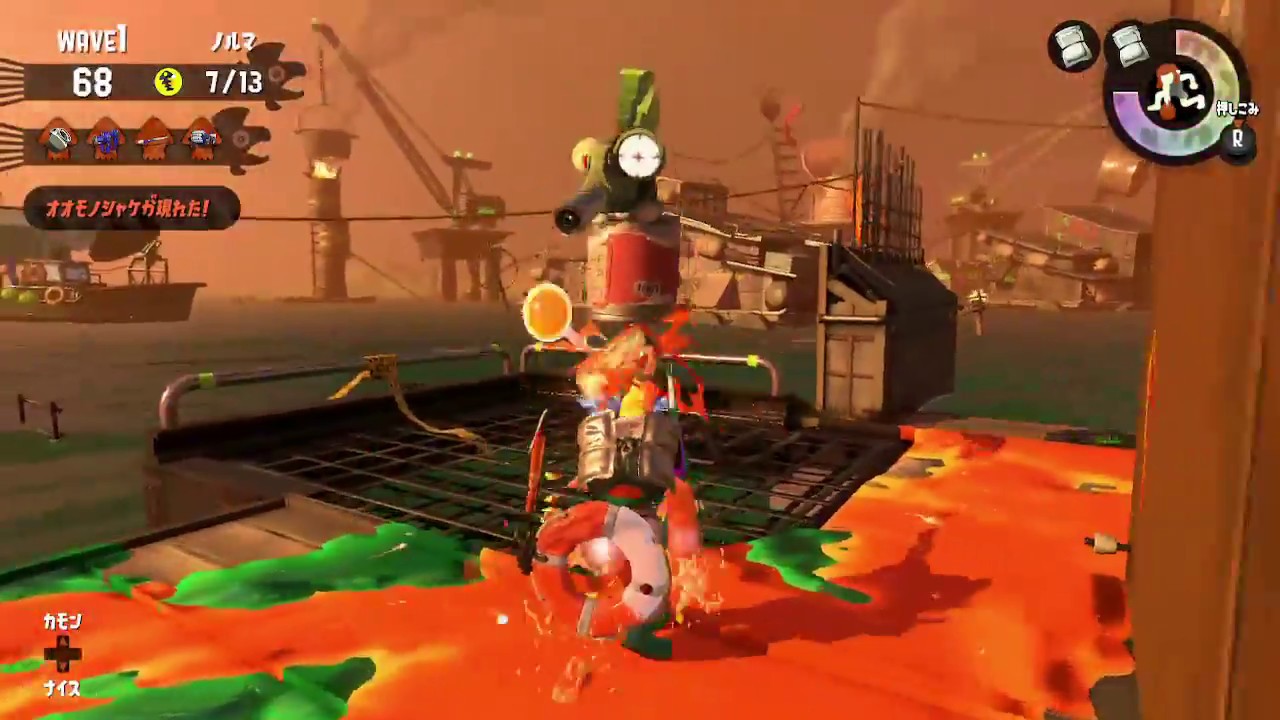Select the teammate icon holding the Slosher bucket

click(x=57, y=140)
